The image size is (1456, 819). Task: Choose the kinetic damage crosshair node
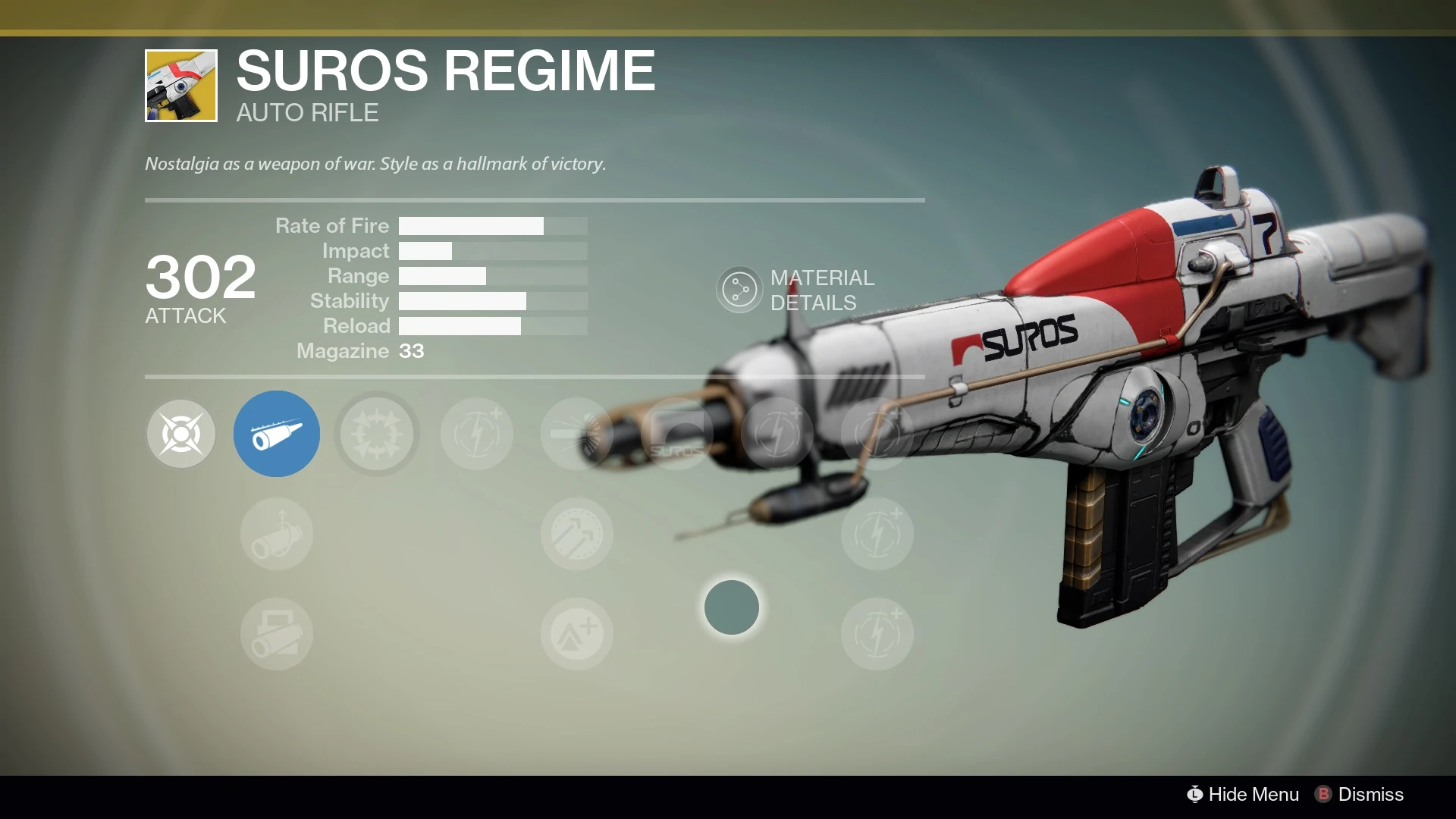[x=181, y=434]
